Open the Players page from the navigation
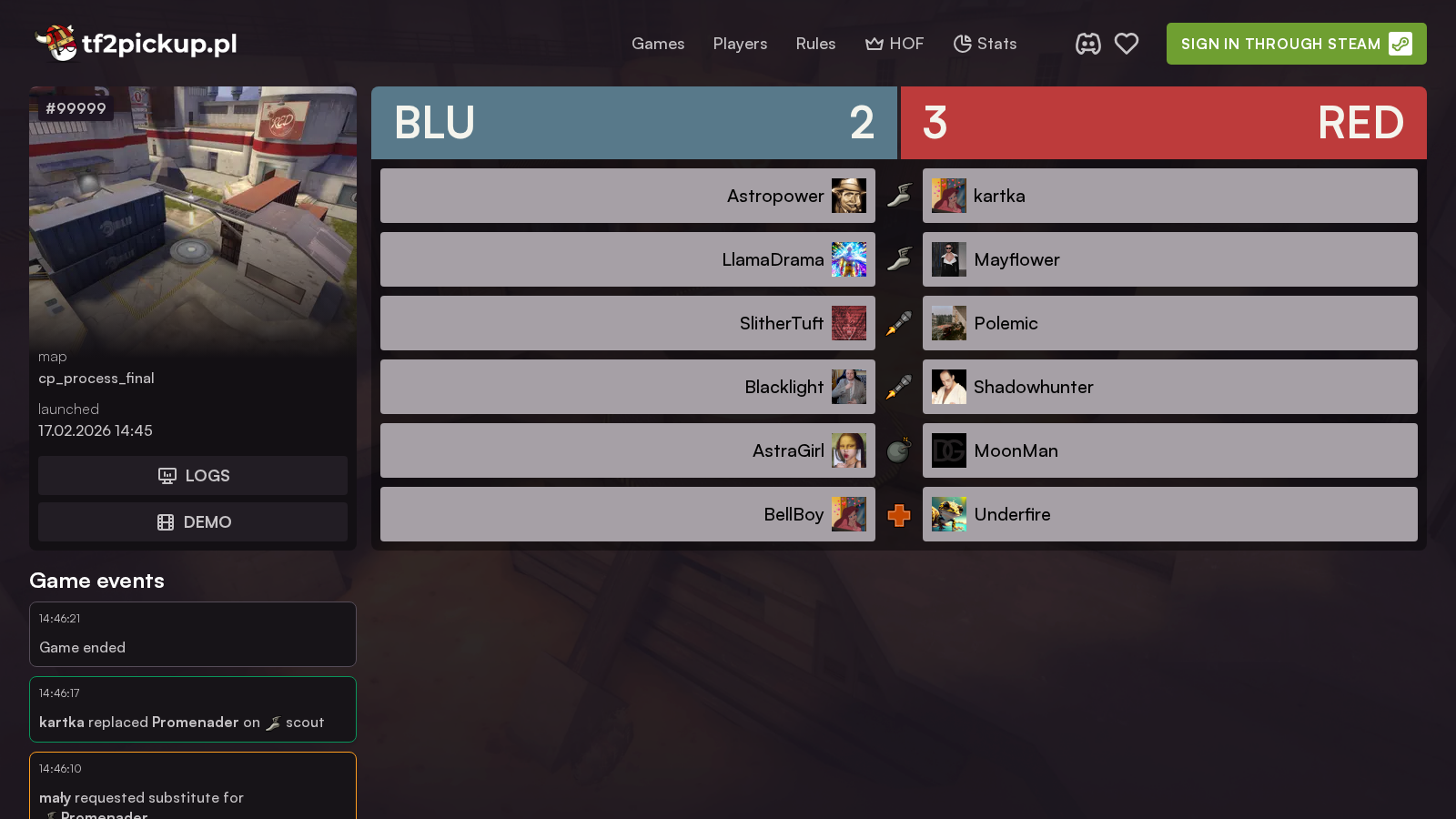The image size is (1456, 819). click(740, 44)
